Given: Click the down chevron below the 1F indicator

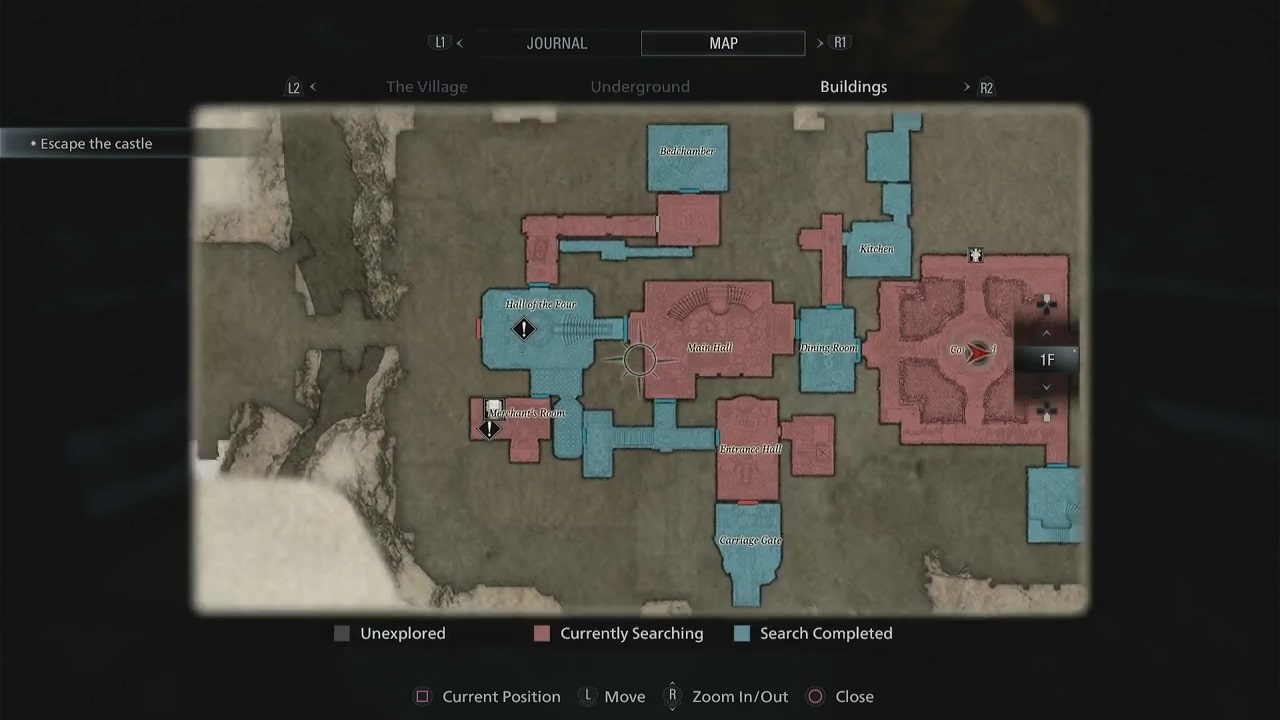Looking at the screenshot, I should [x=1046, y=385].
